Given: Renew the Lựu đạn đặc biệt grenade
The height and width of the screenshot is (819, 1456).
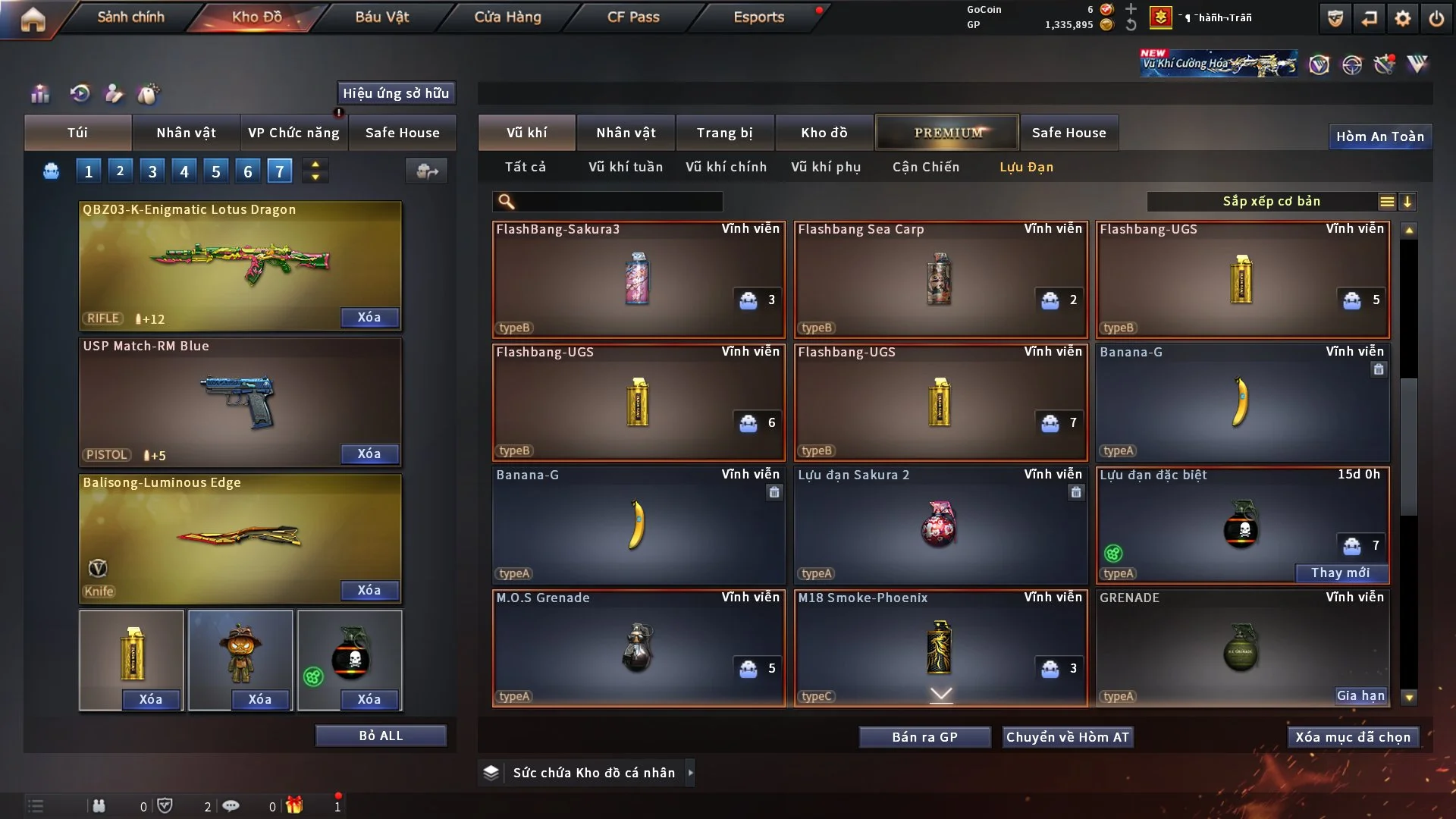Looking at the screenshot, I should 1340,573.
